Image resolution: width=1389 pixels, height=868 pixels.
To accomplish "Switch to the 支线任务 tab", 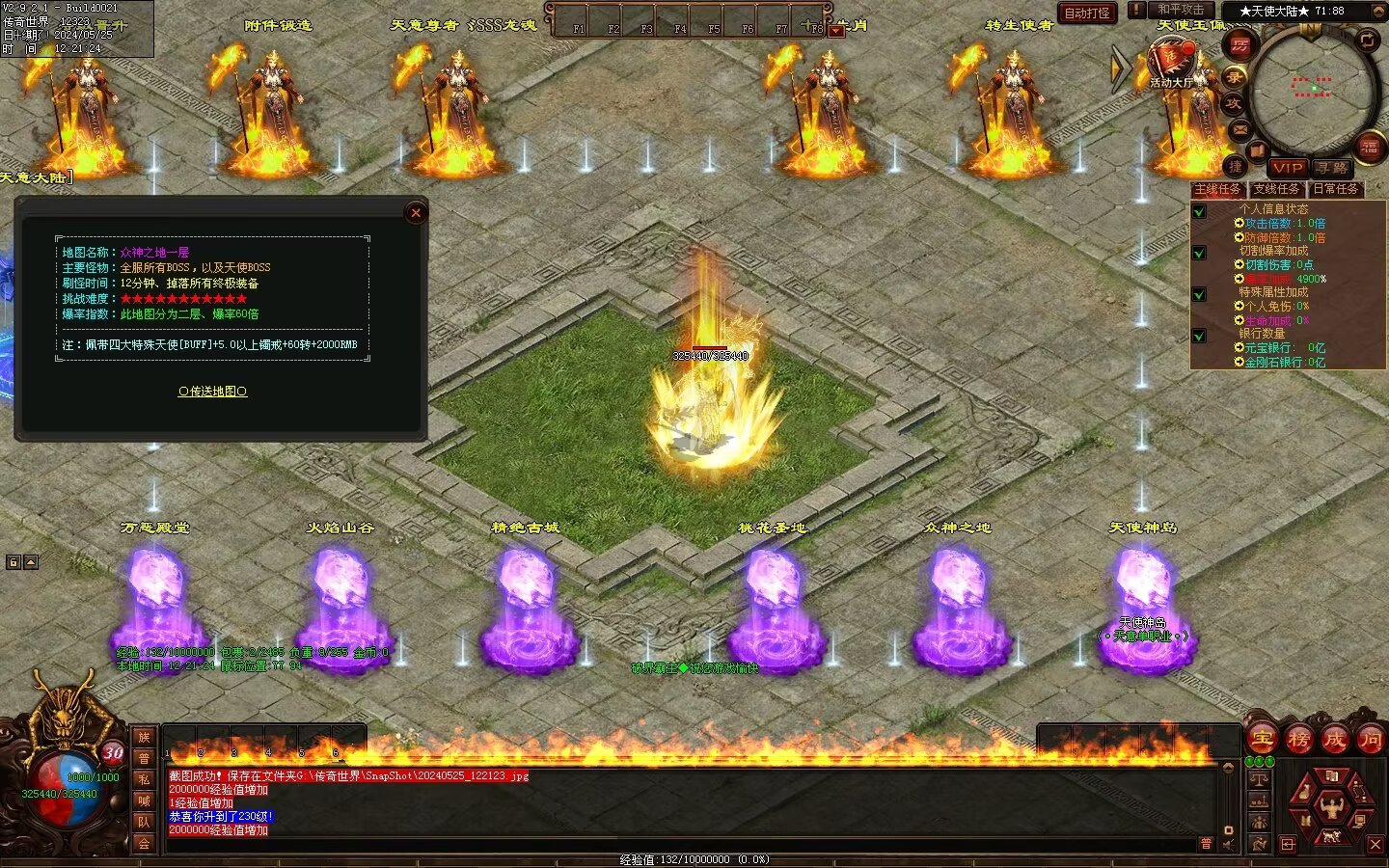I will pos(1276,189).
